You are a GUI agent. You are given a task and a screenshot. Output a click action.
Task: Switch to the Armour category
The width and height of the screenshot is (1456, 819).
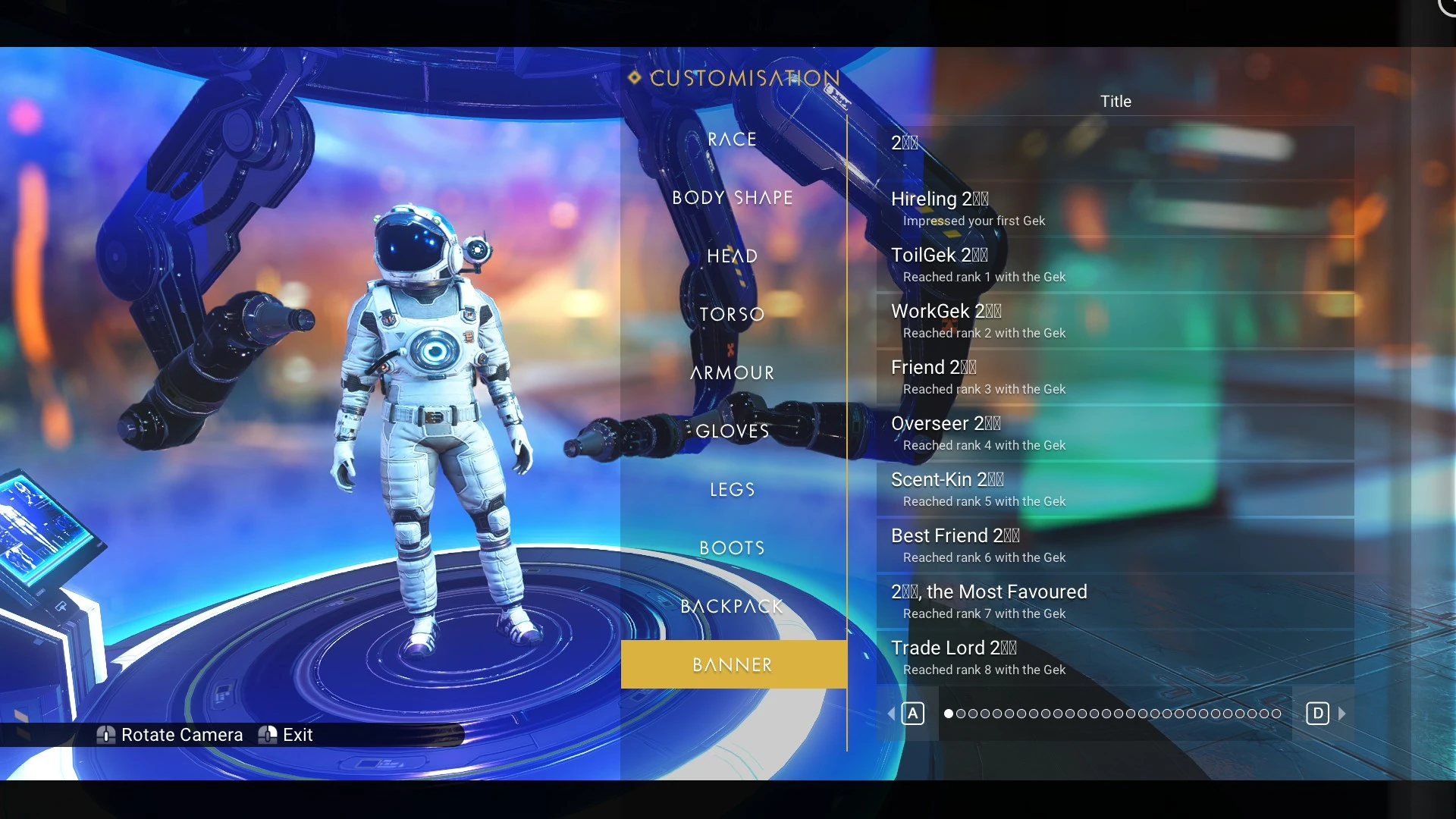tap(732, 373)
